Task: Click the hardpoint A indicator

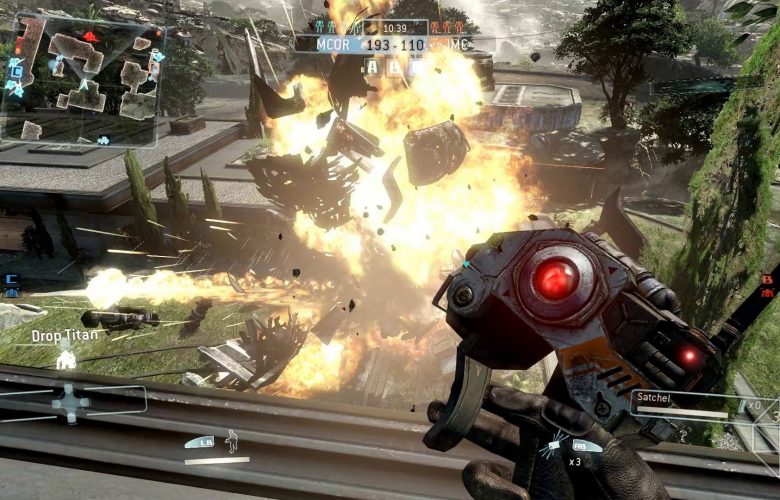Action: (x=371, y=67)
